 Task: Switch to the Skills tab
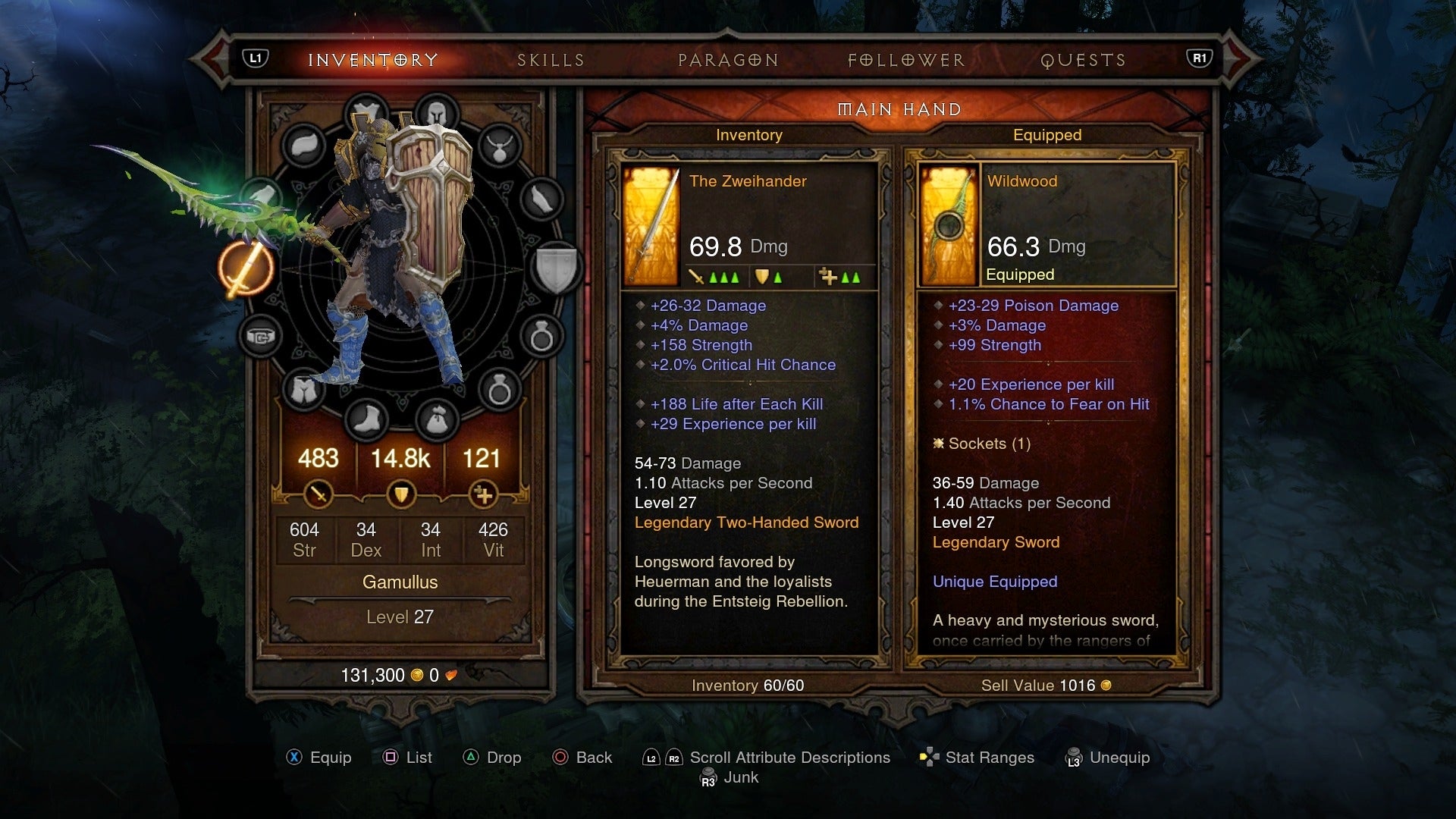pyautogui.click(x=551, y=60)
